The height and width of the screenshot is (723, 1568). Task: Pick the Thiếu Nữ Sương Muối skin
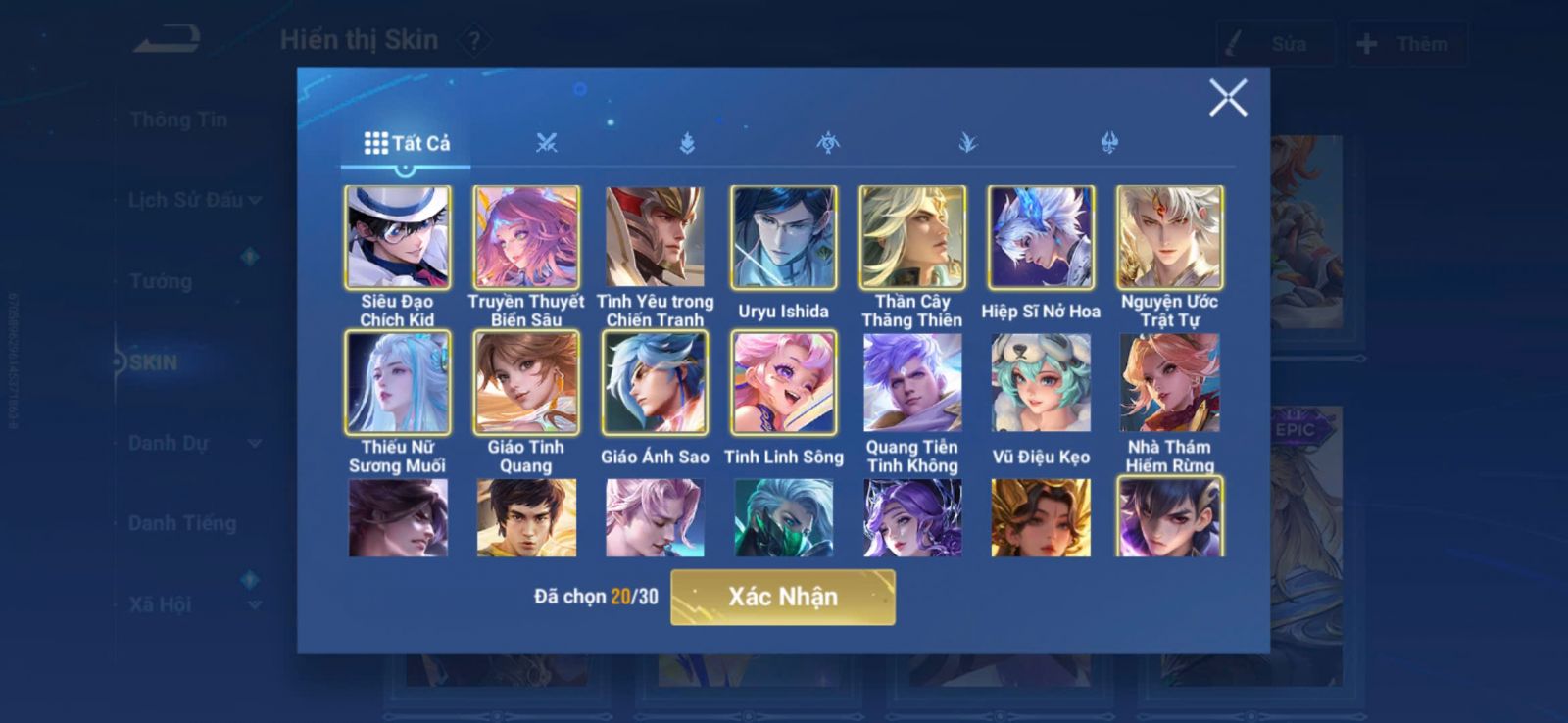[x=397, y=382]
